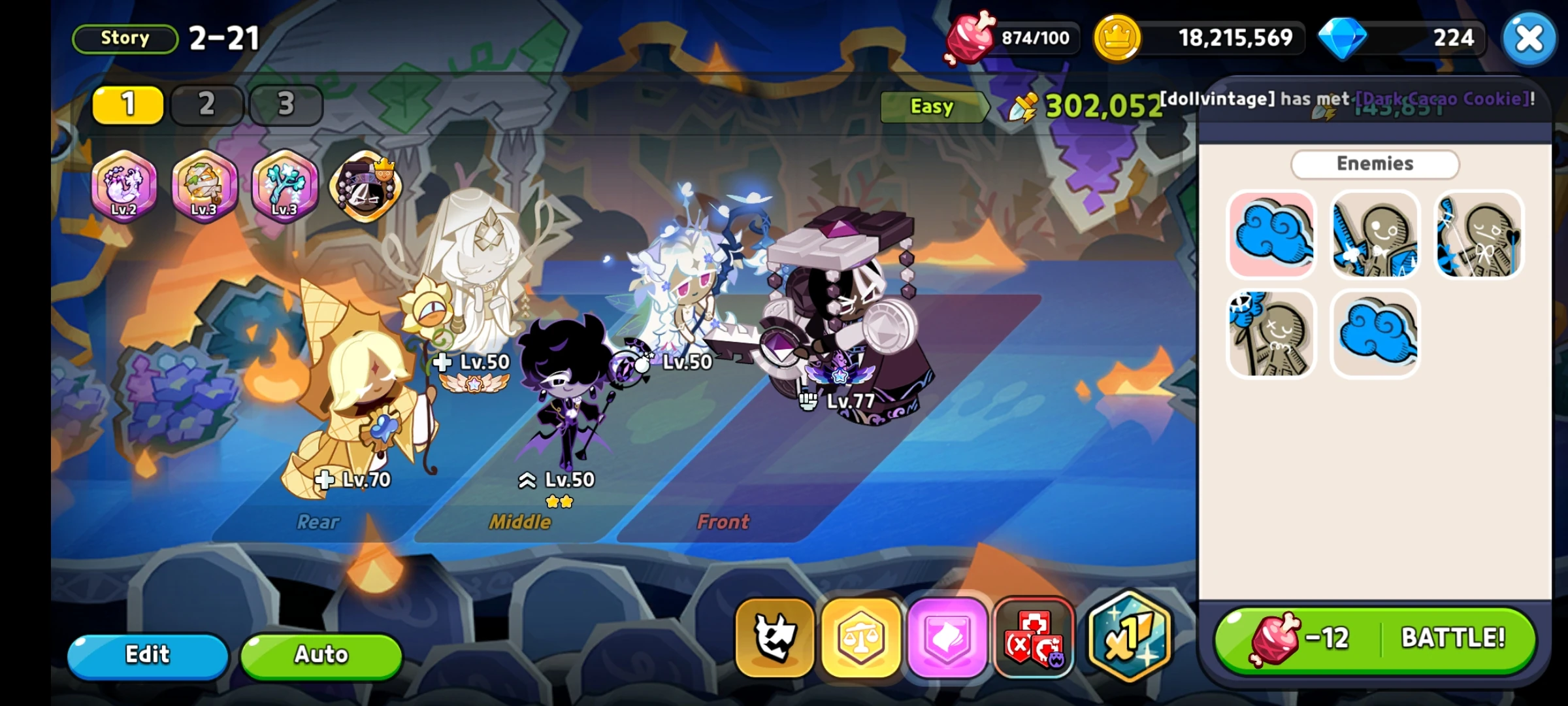Switch to team preset tab 2

coord(207,105)
